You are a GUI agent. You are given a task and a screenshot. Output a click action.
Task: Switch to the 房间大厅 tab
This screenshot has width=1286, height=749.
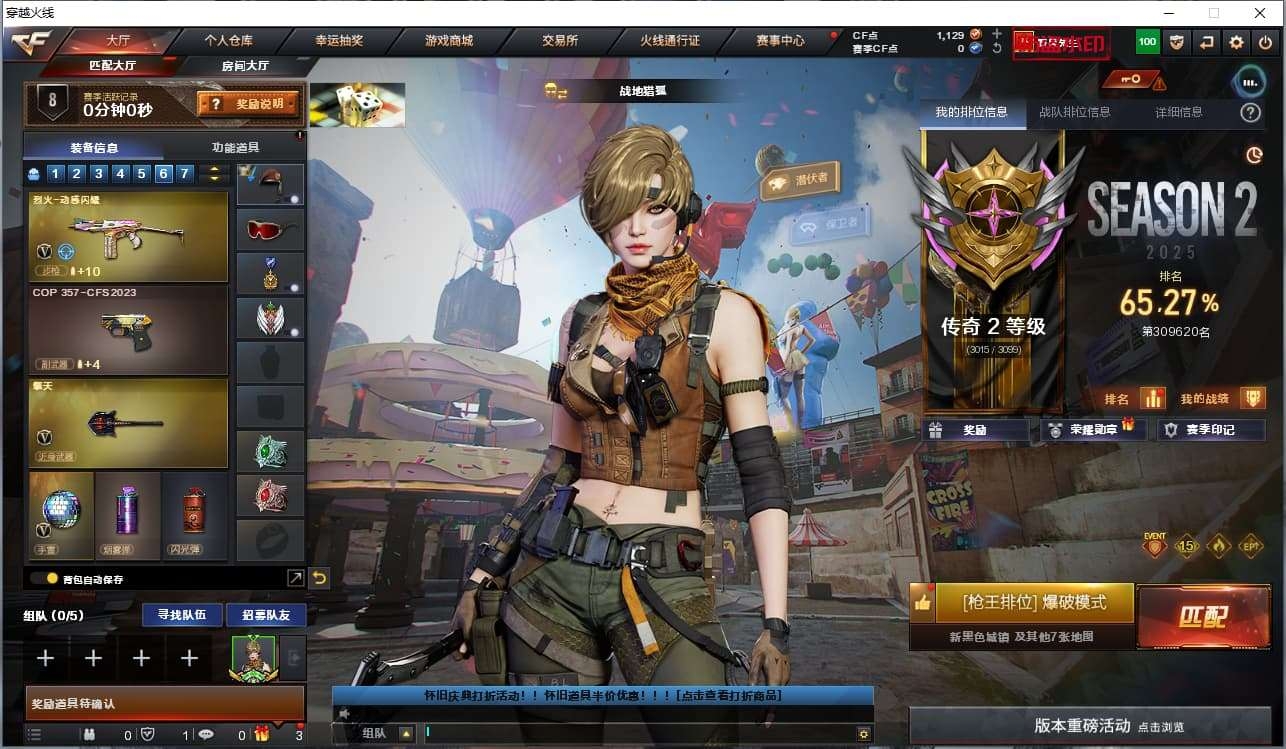[x=244, y=66]
